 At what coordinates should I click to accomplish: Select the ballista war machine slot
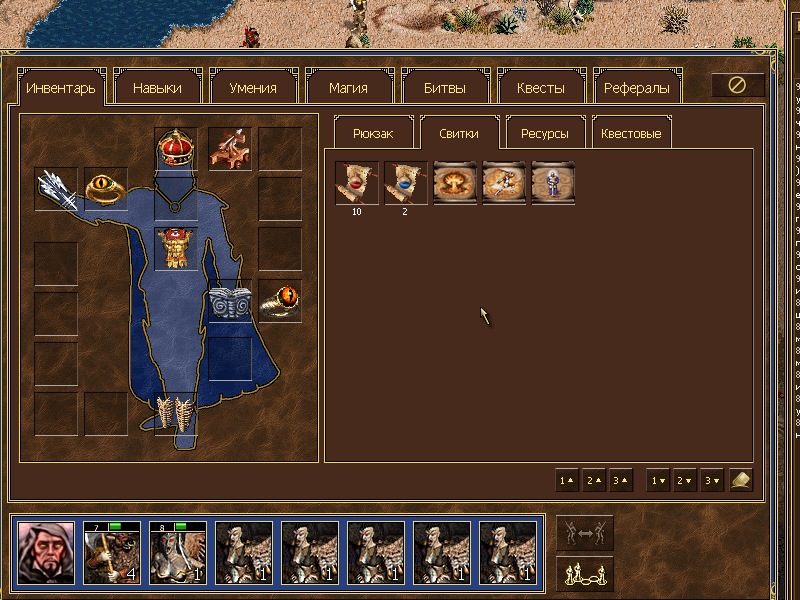[229, 150]
